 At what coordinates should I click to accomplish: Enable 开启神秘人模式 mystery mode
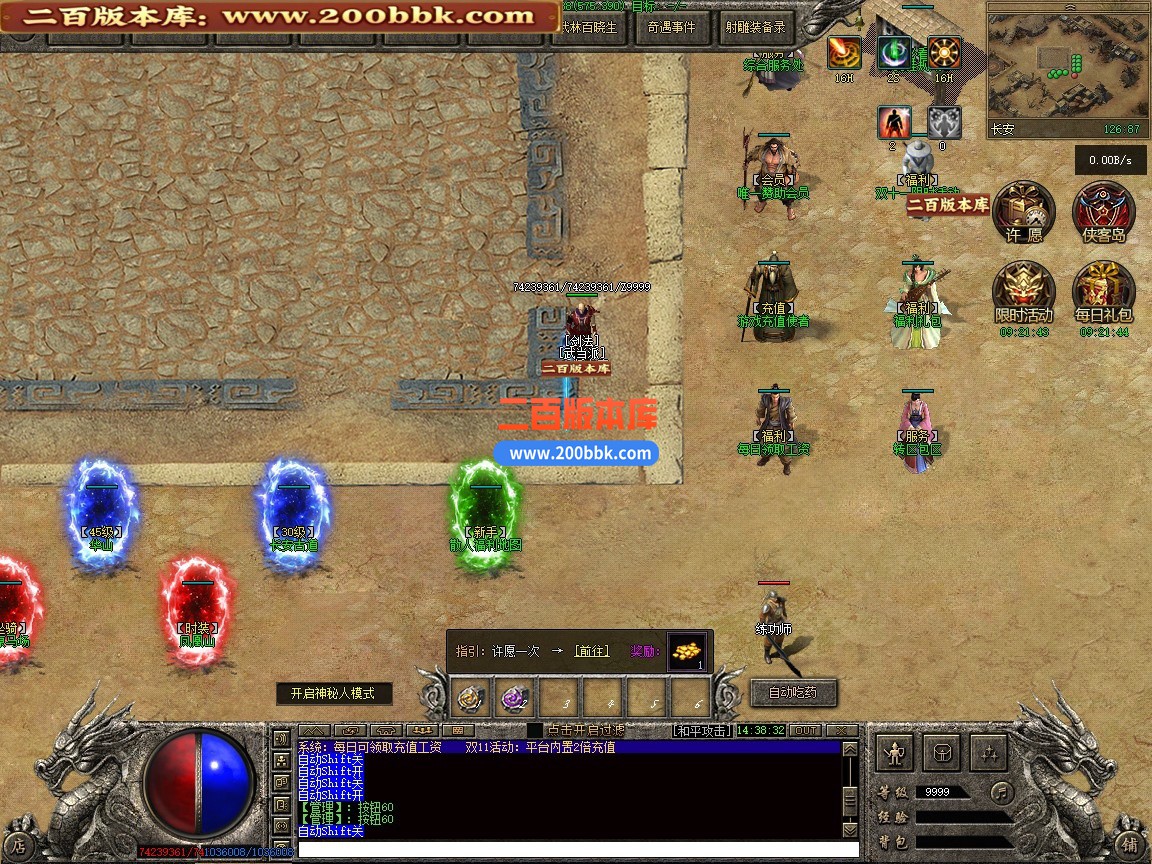[334, 693]
